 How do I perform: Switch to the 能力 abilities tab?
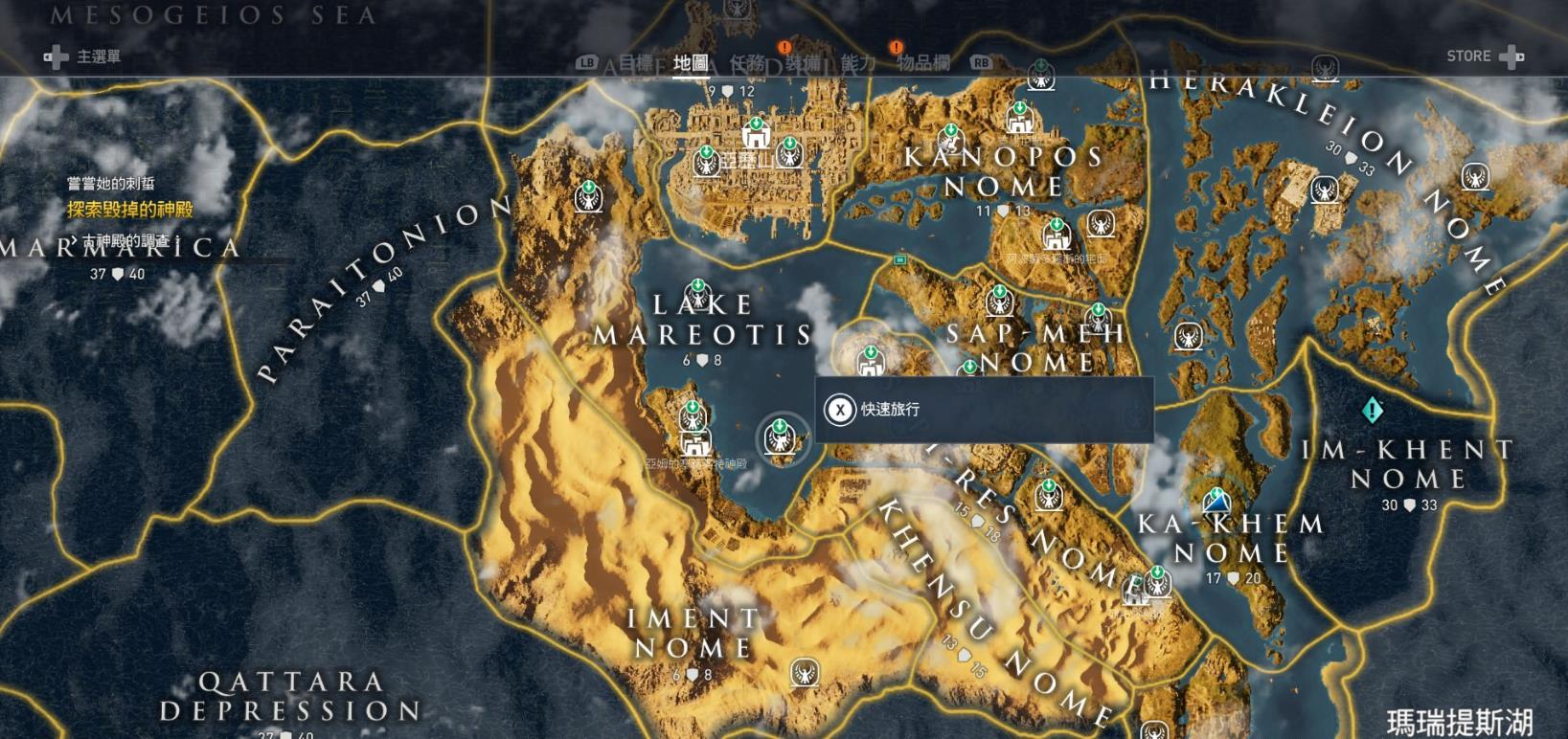pos(858,63)
